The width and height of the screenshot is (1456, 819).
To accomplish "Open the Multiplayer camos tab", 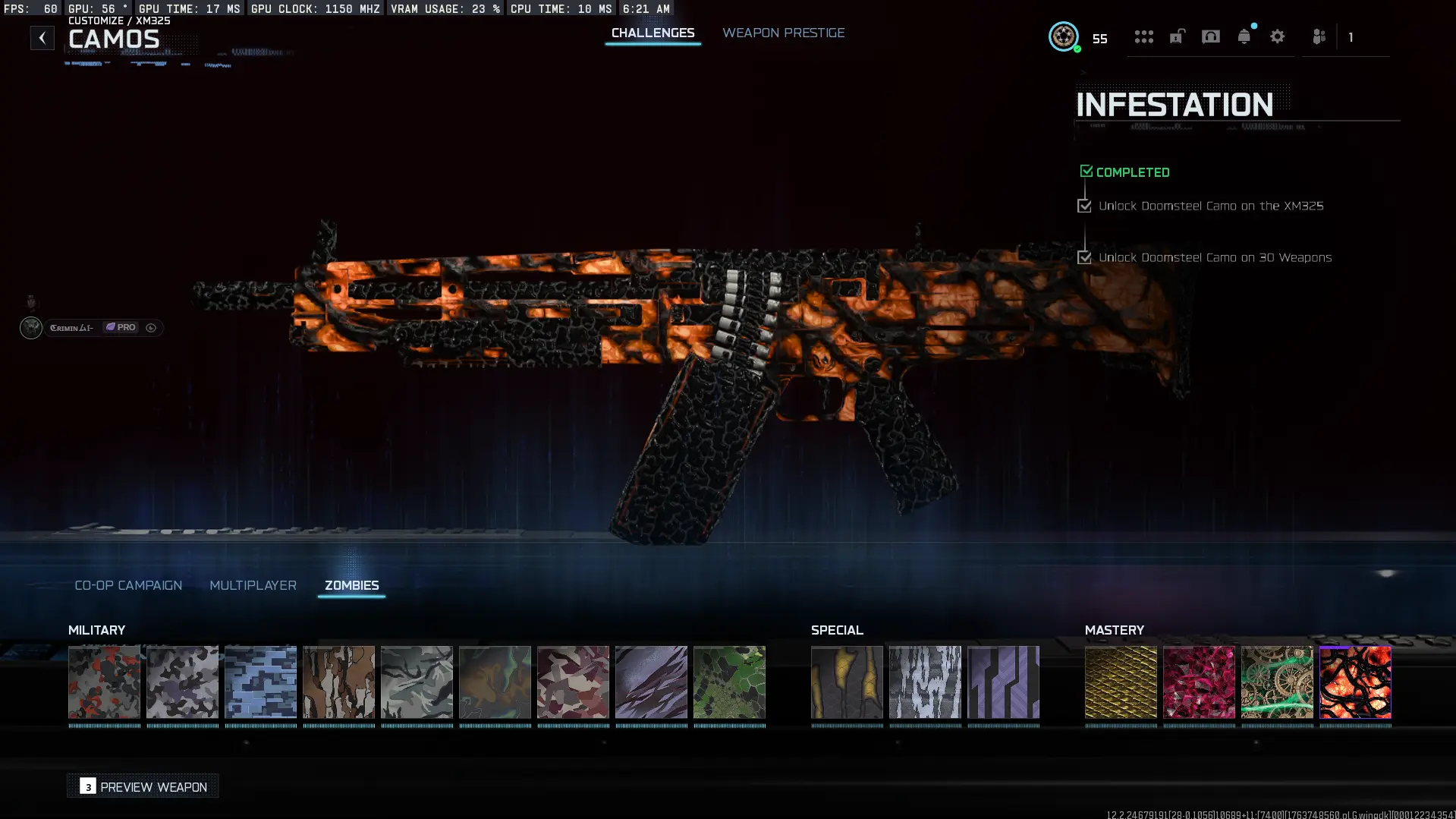I will click(x=253, y=585).
